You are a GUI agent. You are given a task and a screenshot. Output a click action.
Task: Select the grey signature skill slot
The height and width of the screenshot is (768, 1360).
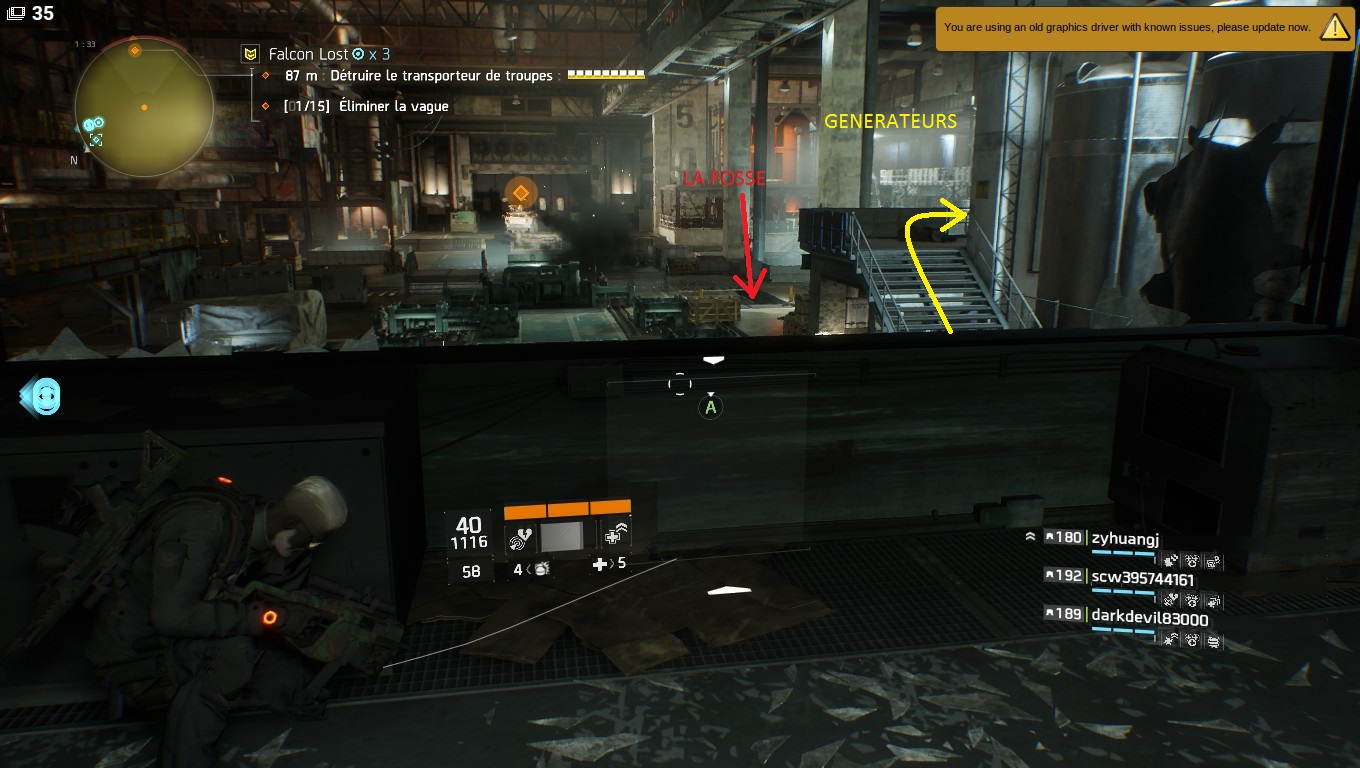point(567,538)
